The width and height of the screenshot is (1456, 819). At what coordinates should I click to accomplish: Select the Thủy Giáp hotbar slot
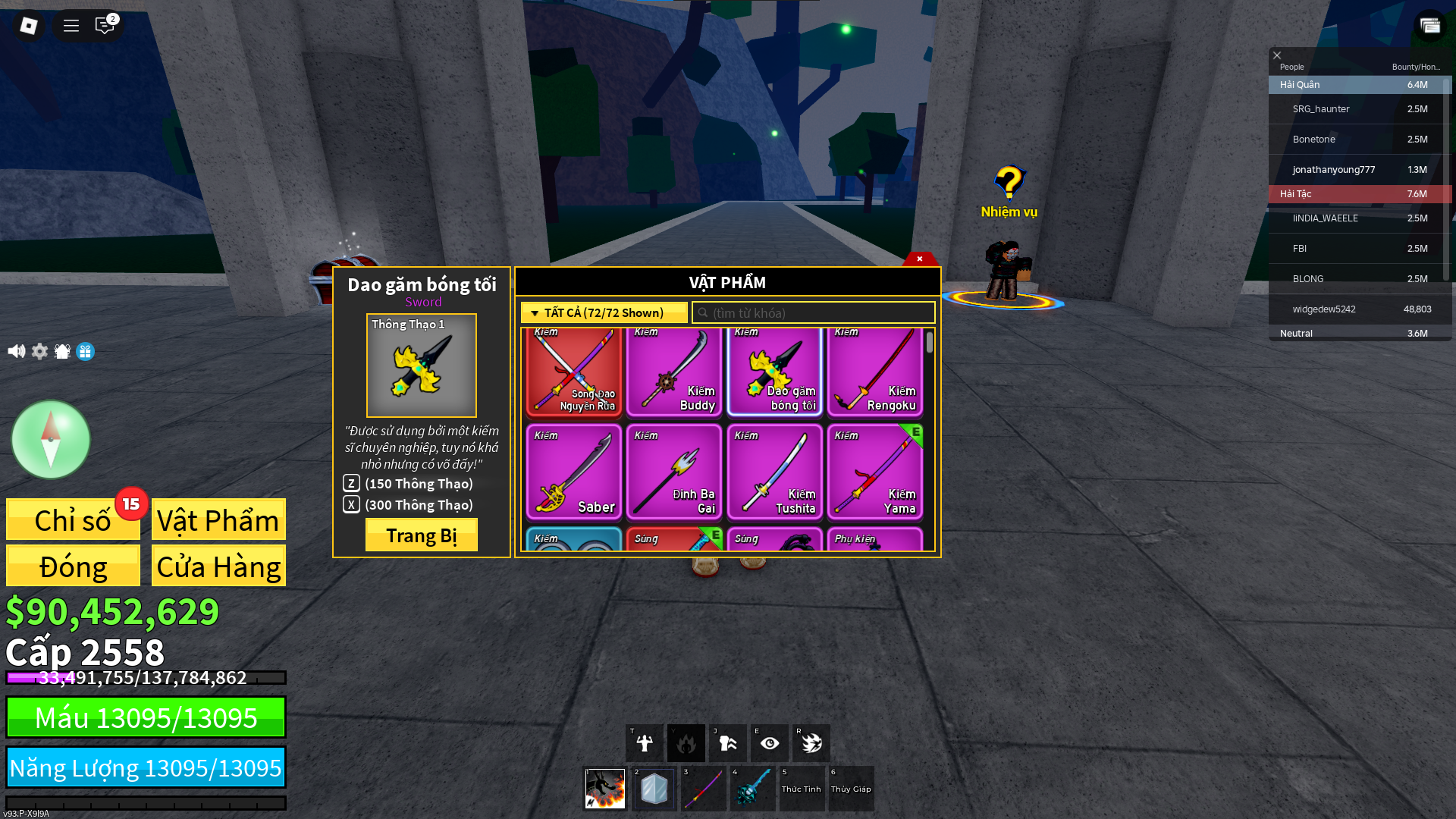[x=851, y=789]
